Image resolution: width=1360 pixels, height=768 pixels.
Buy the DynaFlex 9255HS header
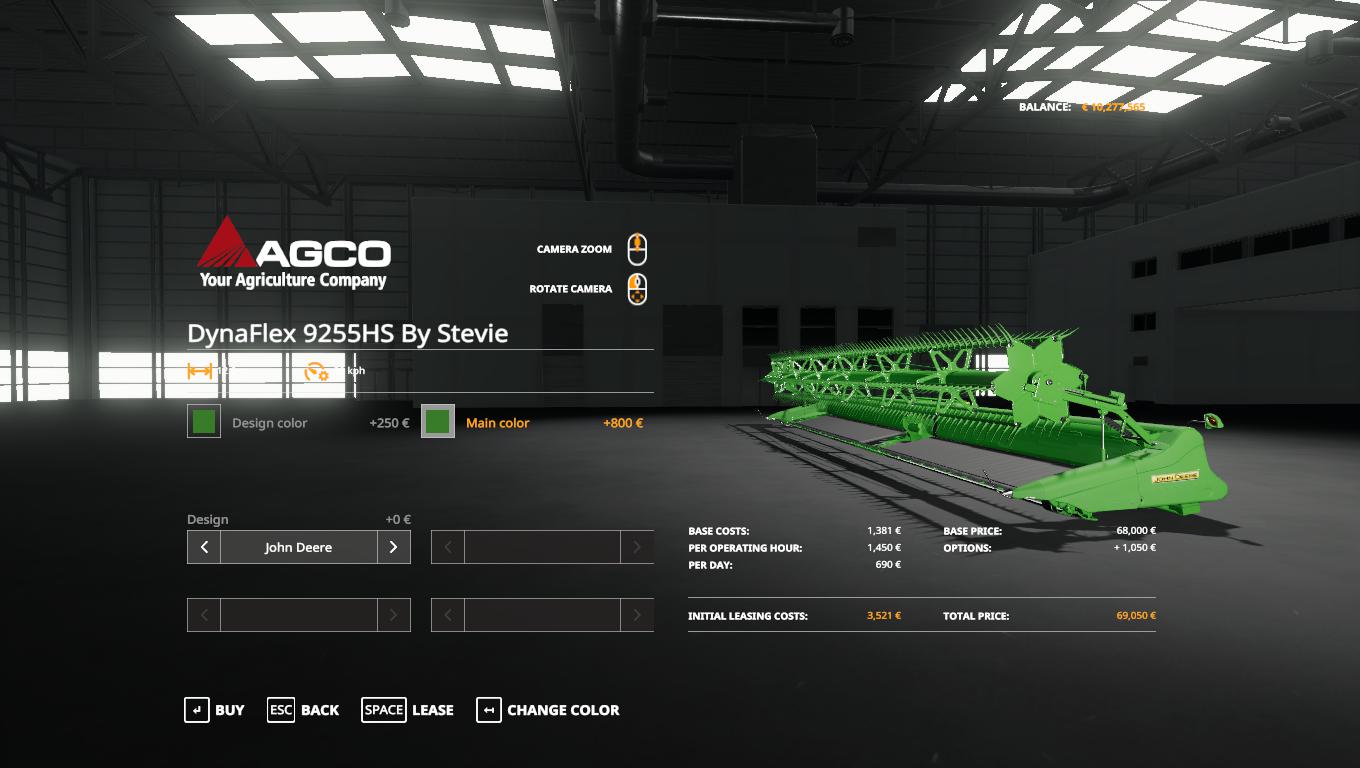[x=214, y=710]
